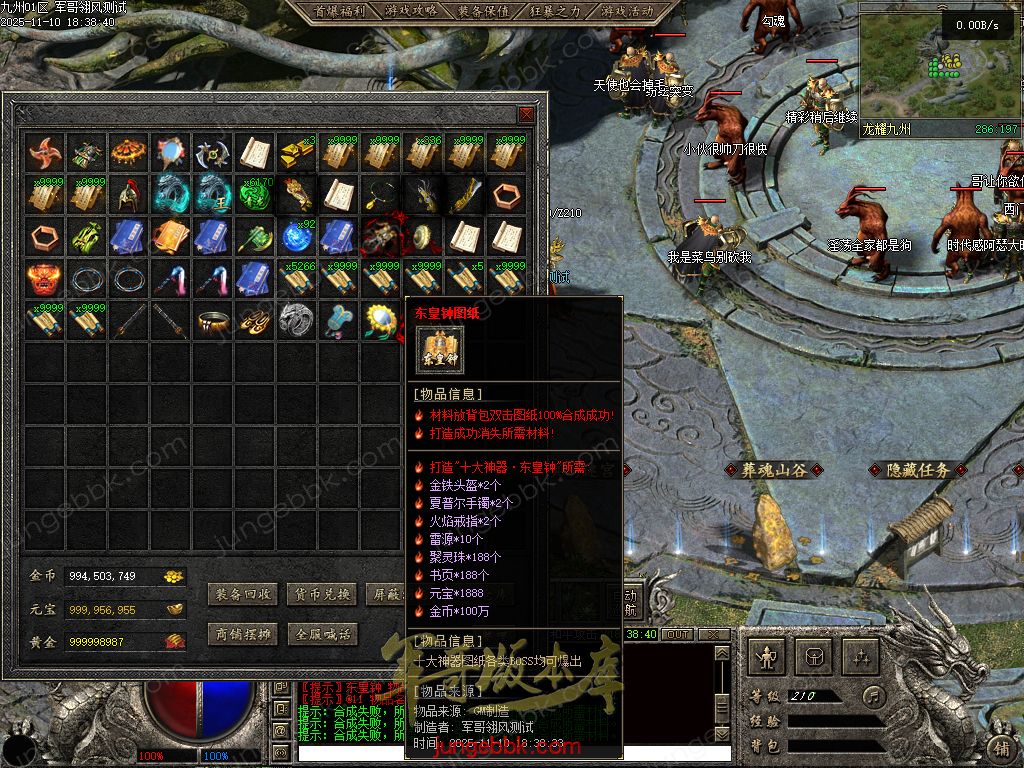Click the OUT button above the chat

click(678, 634)
